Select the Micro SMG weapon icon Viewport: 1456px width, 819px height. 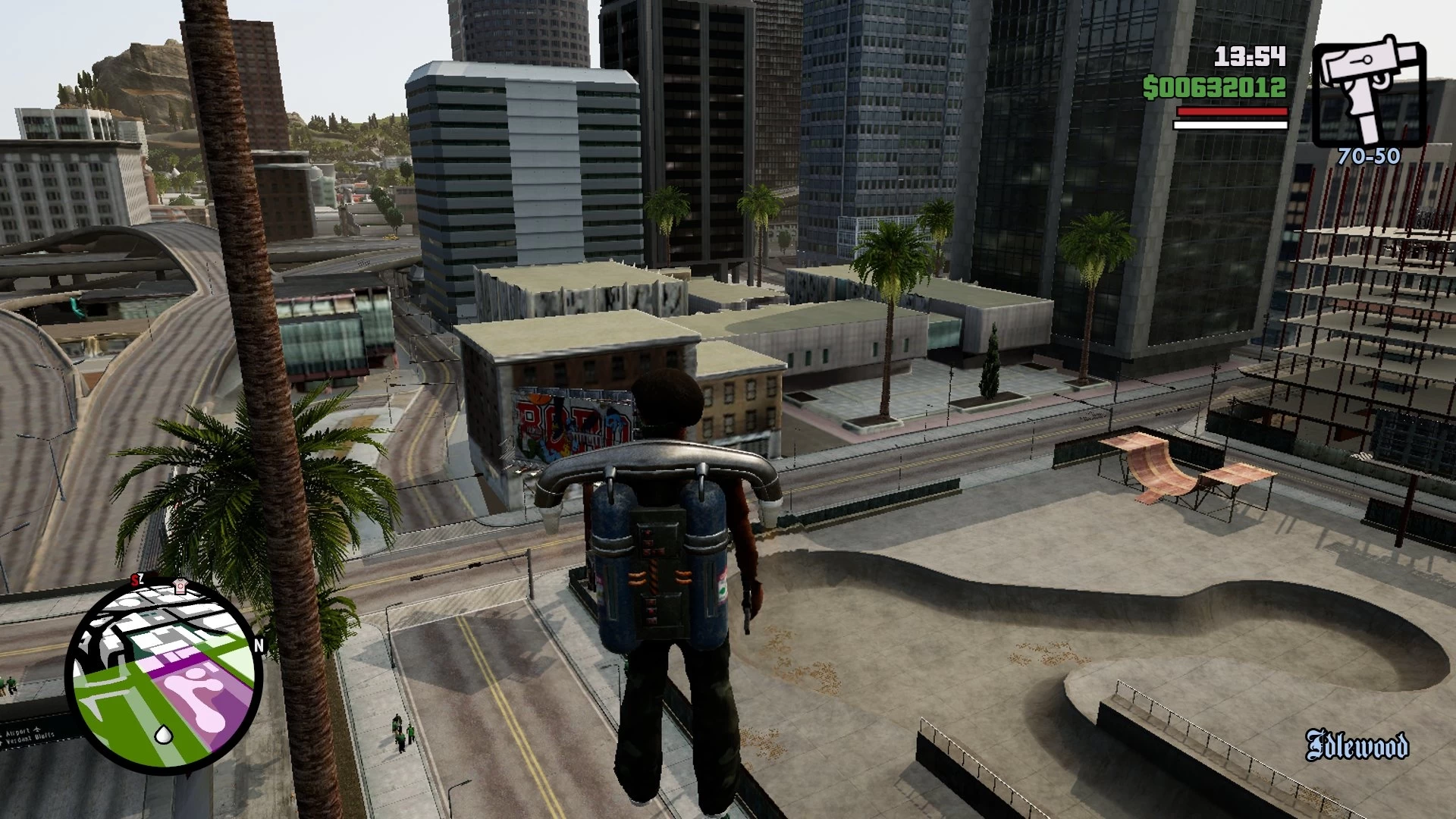click(1369, 91)
